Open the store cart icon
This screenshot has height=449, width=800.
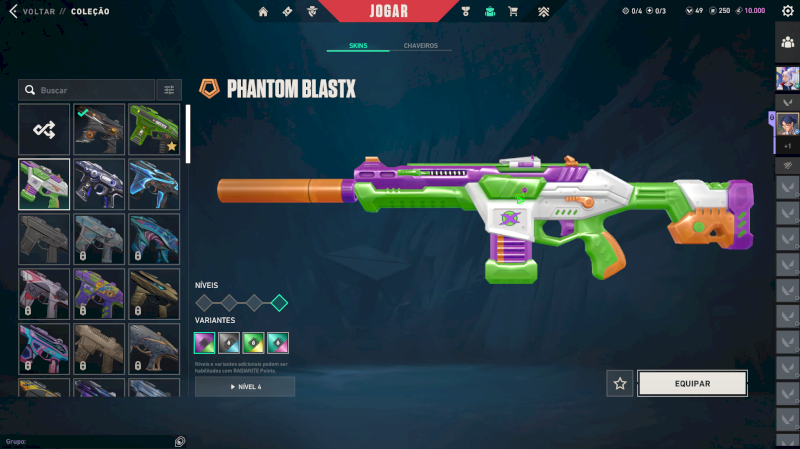click(x=513, y=11)
